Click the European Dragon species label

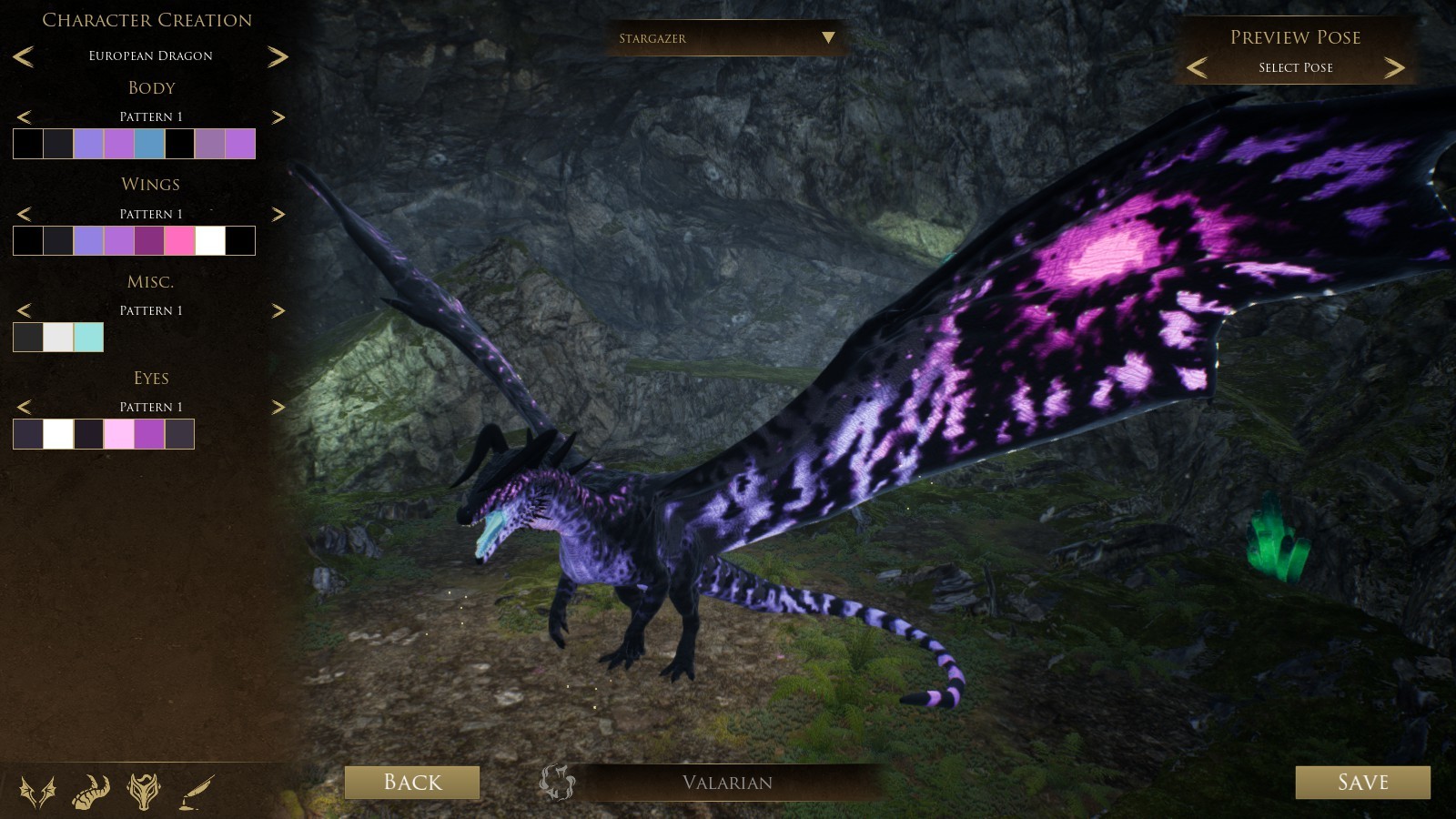151,56
